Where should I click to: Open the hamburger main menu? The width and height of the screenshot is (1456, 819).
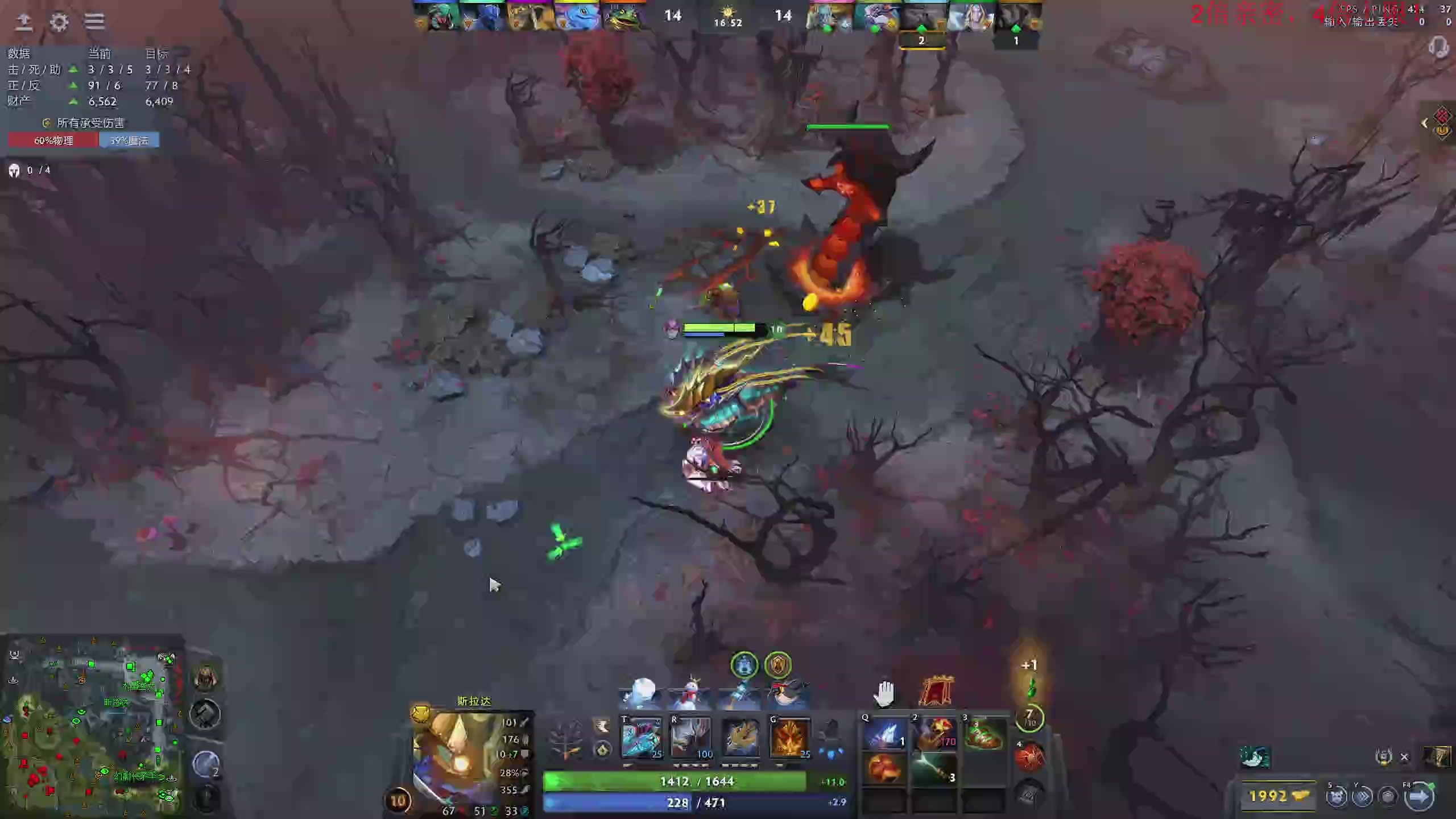point(94,22)
